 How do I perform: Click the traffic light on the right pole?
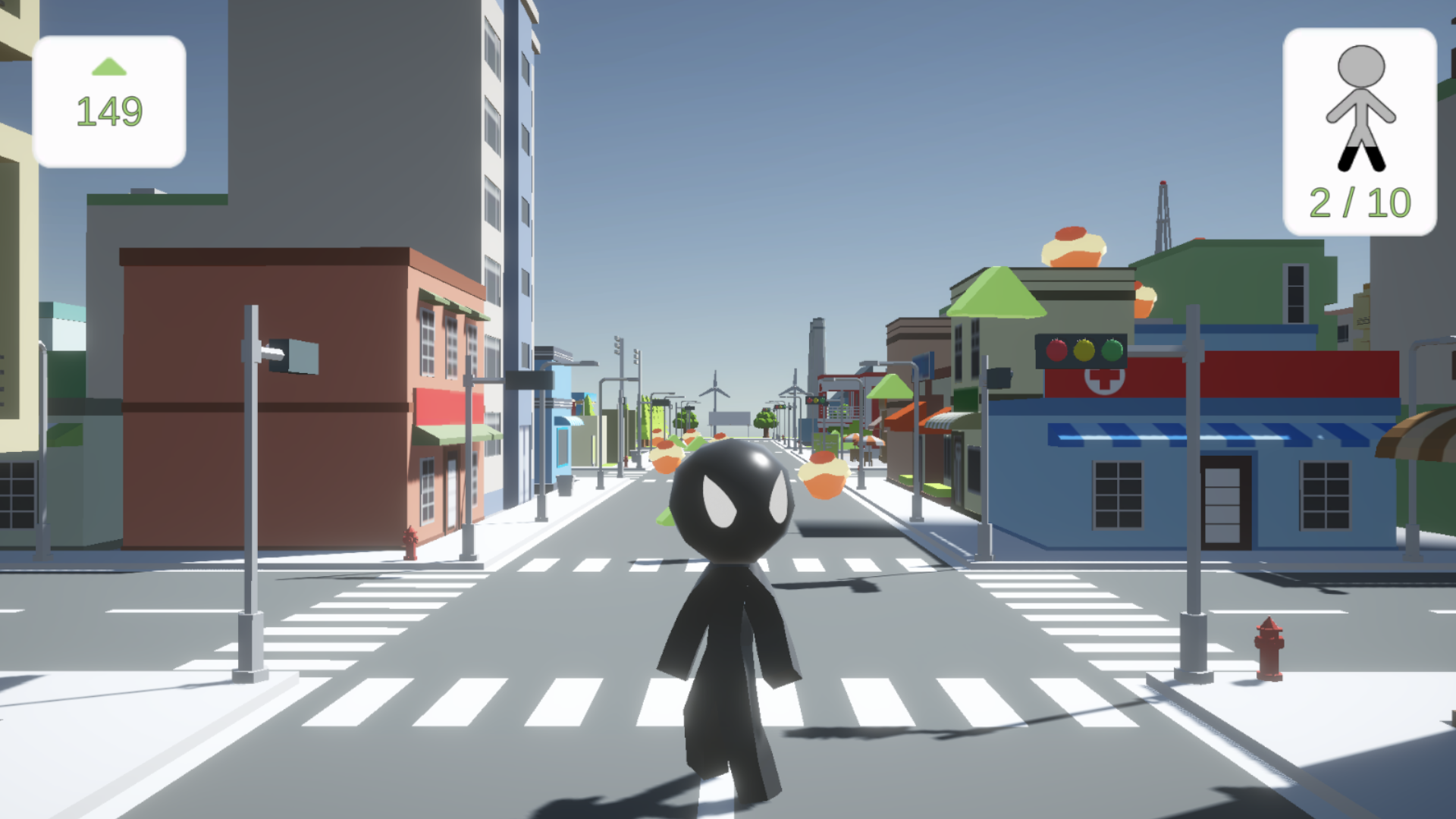[x=1080, y=351]
